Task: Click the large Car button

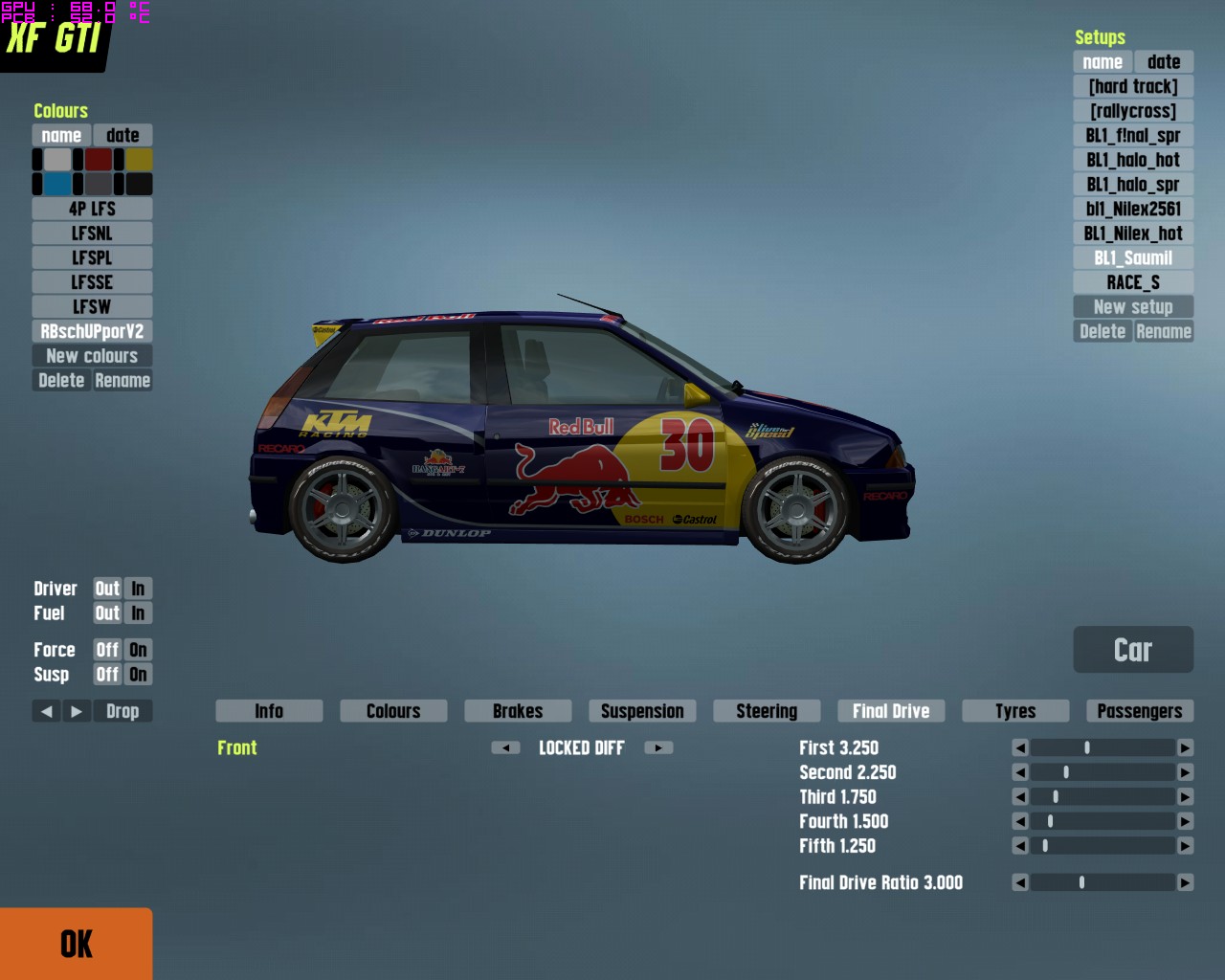Action: point(1133,650)
